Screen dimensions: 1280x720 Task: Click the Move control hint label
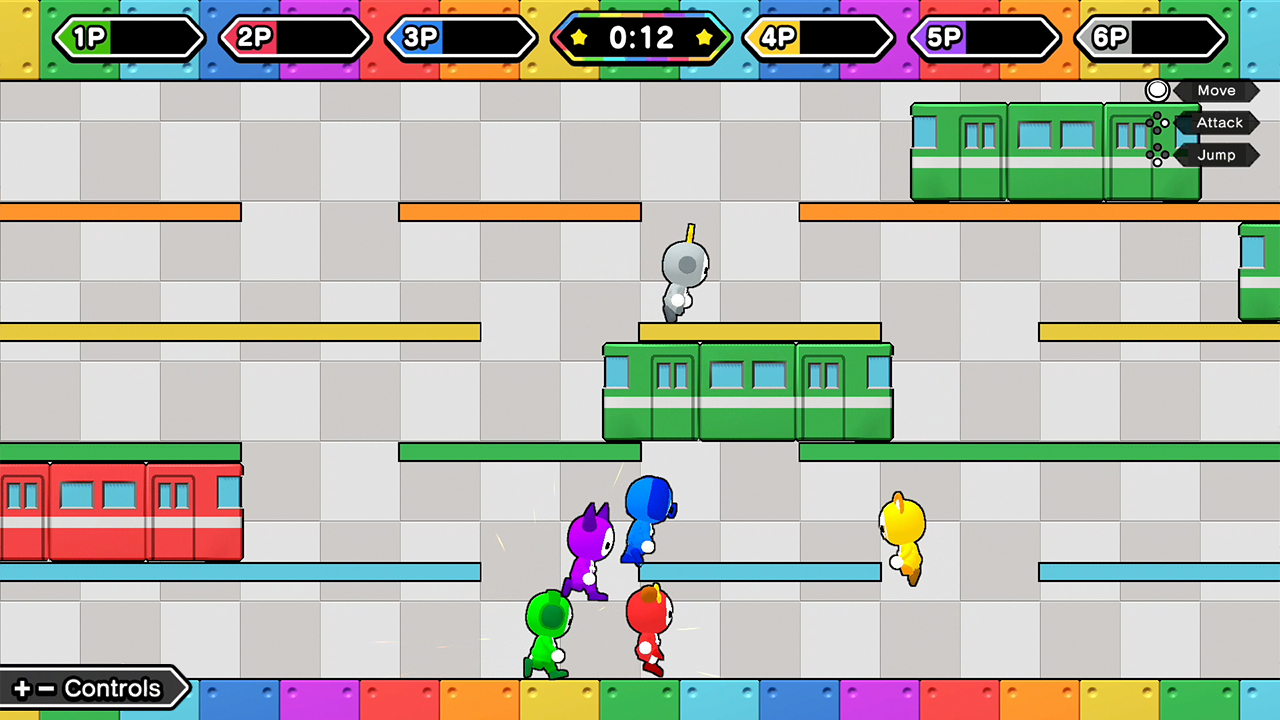[1216, 90]
